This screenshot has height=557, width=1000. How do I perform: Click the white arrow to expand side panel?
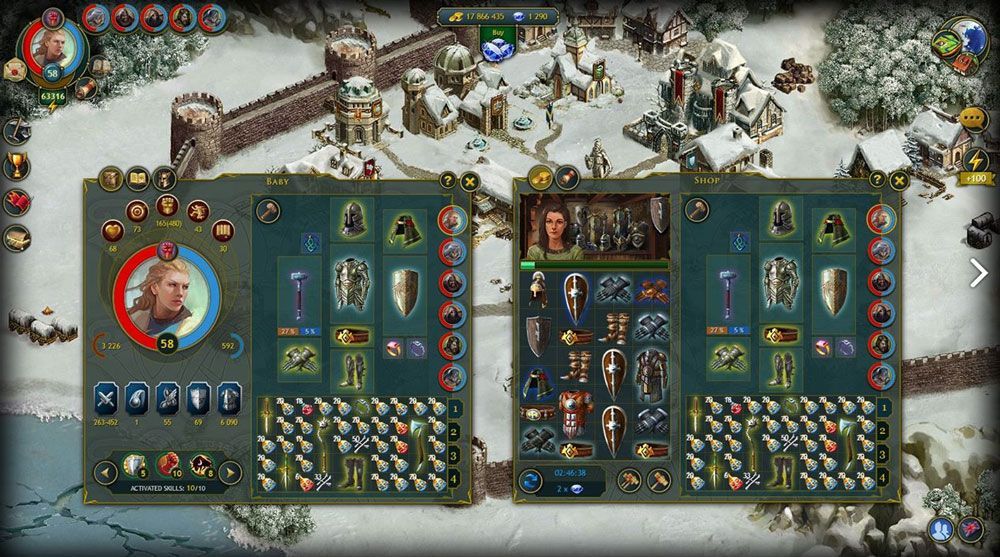[x=979, y=272]
